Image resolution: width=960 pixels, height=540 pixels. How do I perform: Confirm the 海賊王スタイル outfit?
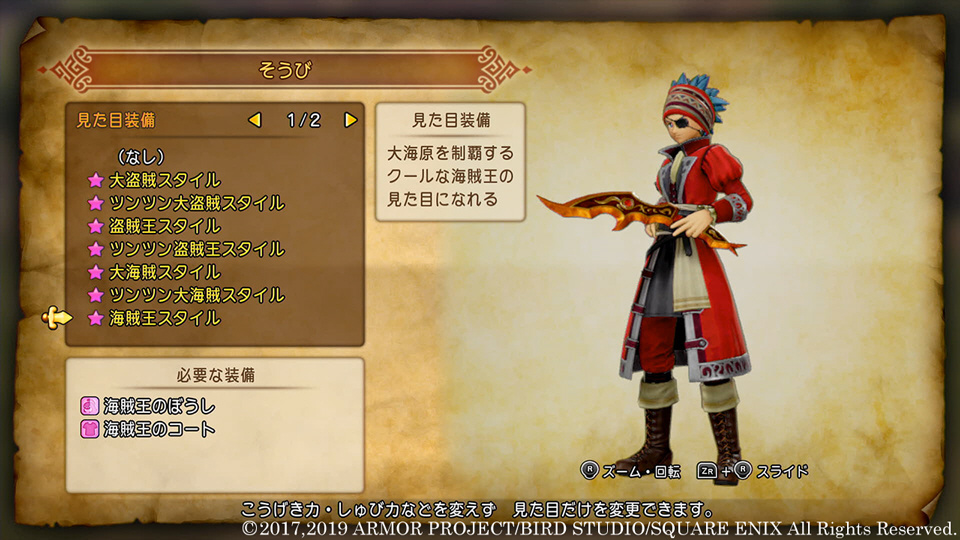164,318
